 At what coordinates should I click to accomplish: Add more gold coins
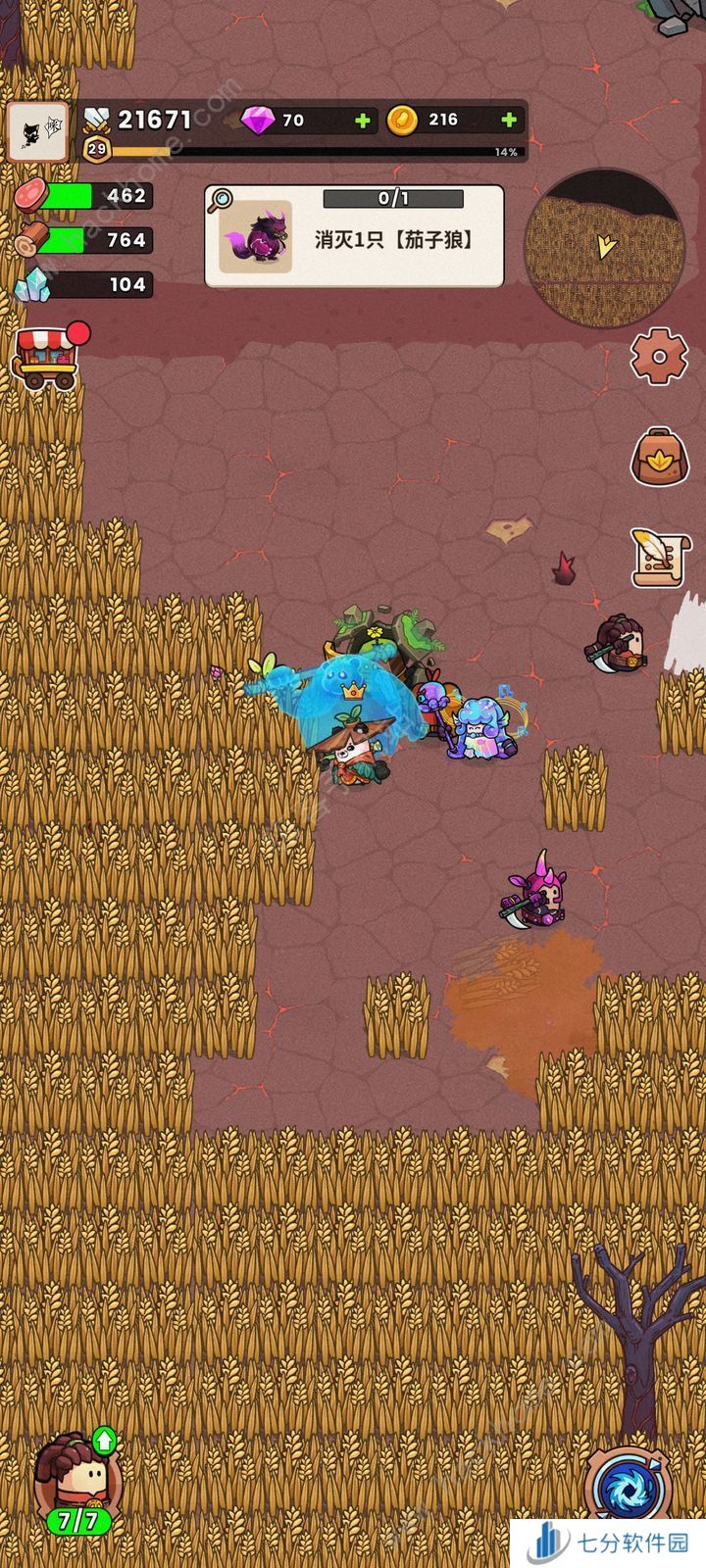point(509,121)
